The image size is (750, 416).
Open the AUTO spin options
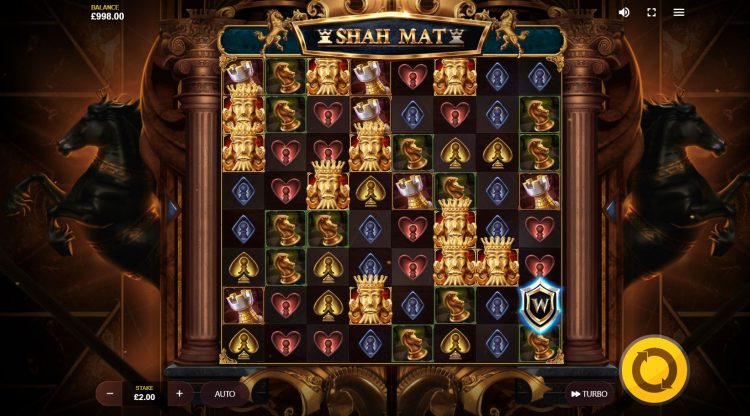coord(225,393)
